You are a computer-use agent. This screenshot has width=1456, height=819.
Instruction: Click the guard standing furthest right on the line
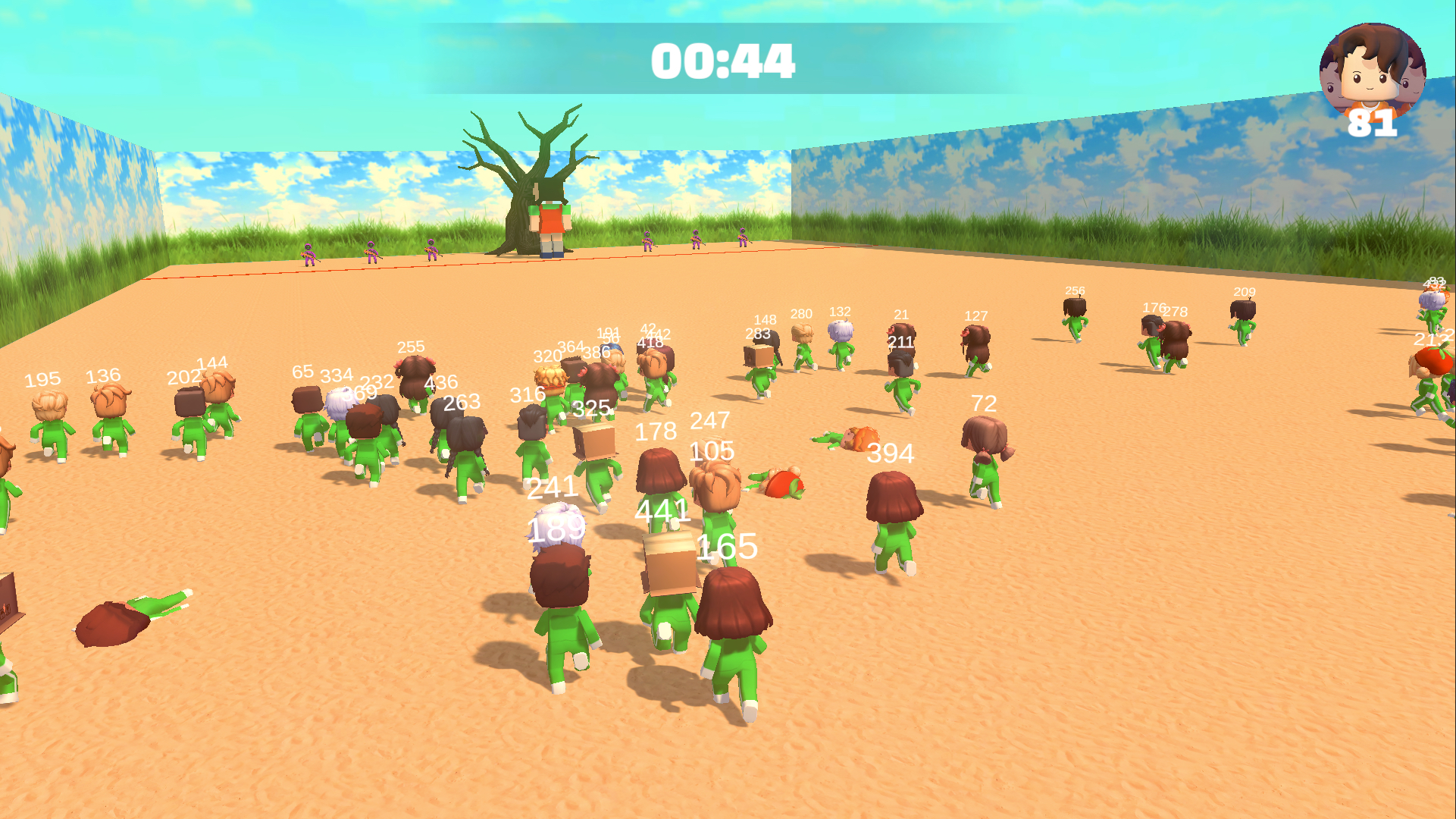(x=741, y=241)
